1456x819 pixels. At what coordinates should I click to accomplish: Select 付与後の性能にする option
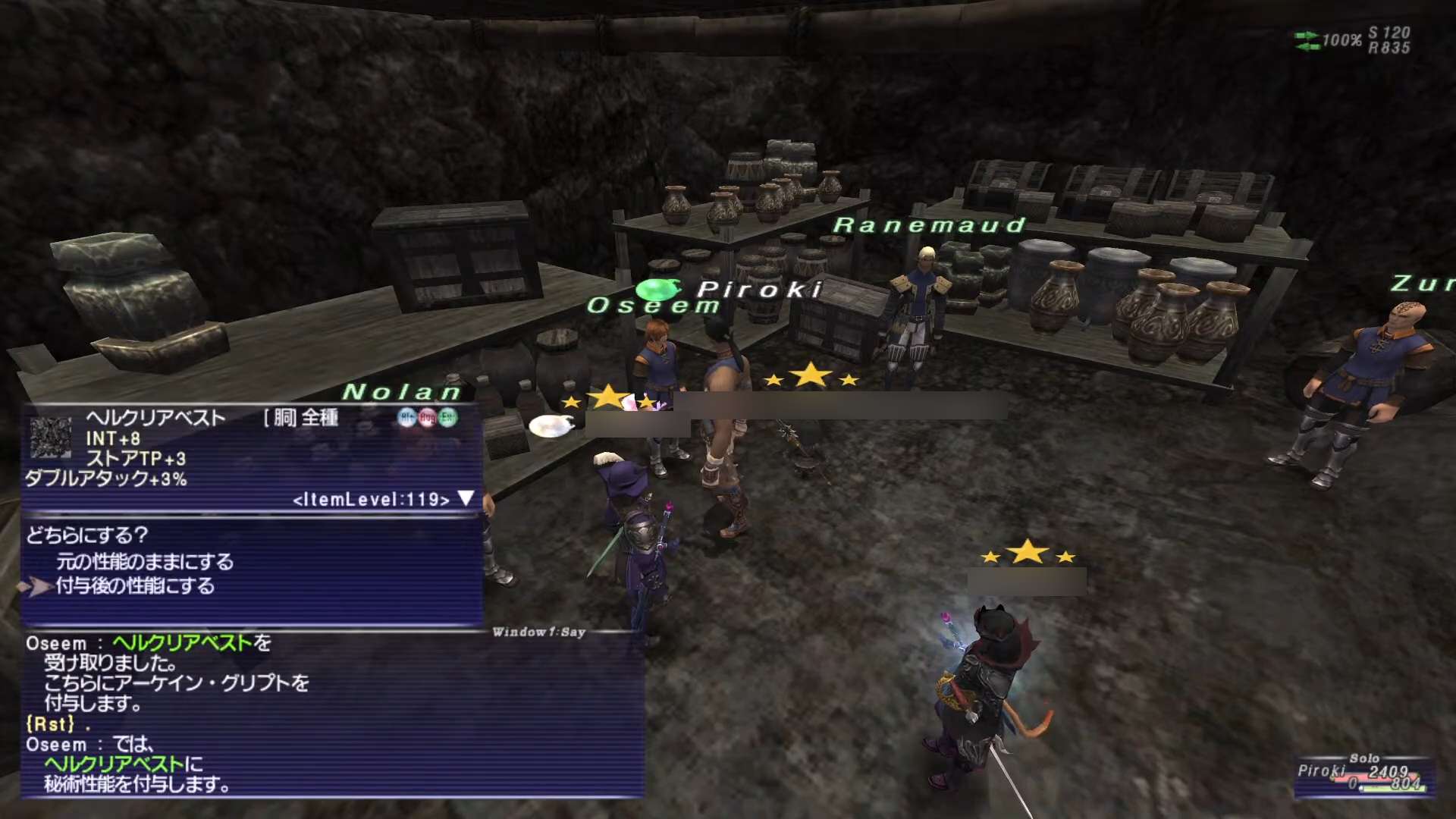pos(135,586)
